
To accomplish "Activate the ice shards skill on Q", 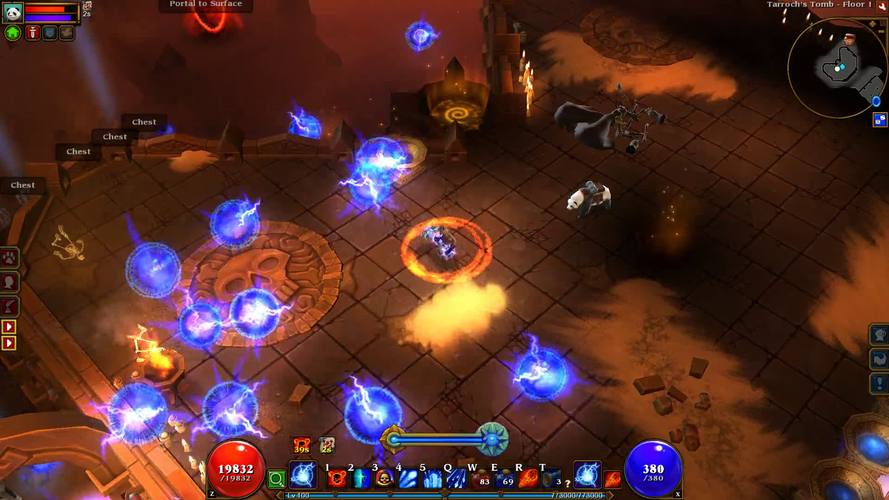I will [458, 479].
